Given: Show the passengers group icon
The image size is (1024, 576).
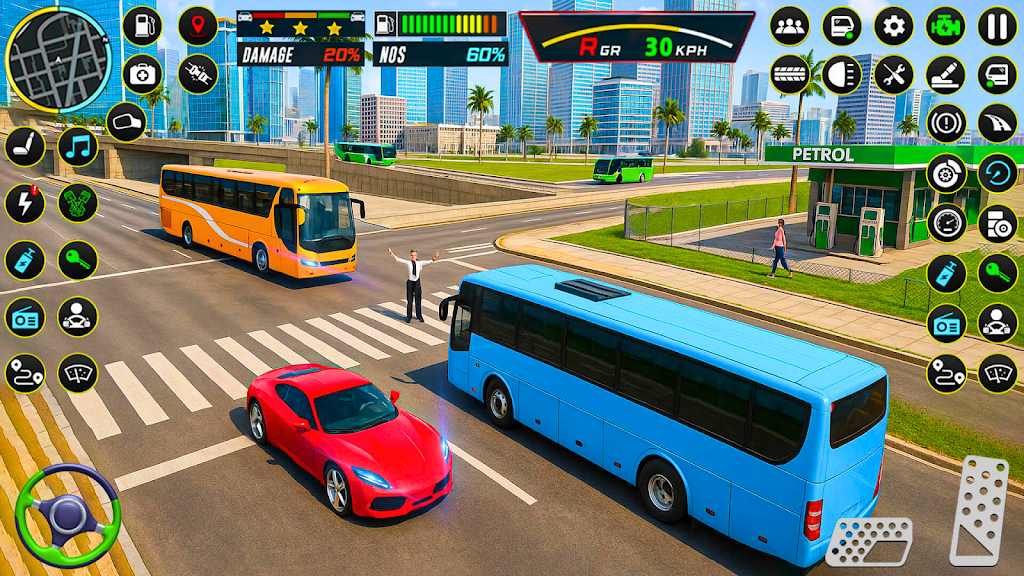Looking at the screenshot, I should (790, 25).
